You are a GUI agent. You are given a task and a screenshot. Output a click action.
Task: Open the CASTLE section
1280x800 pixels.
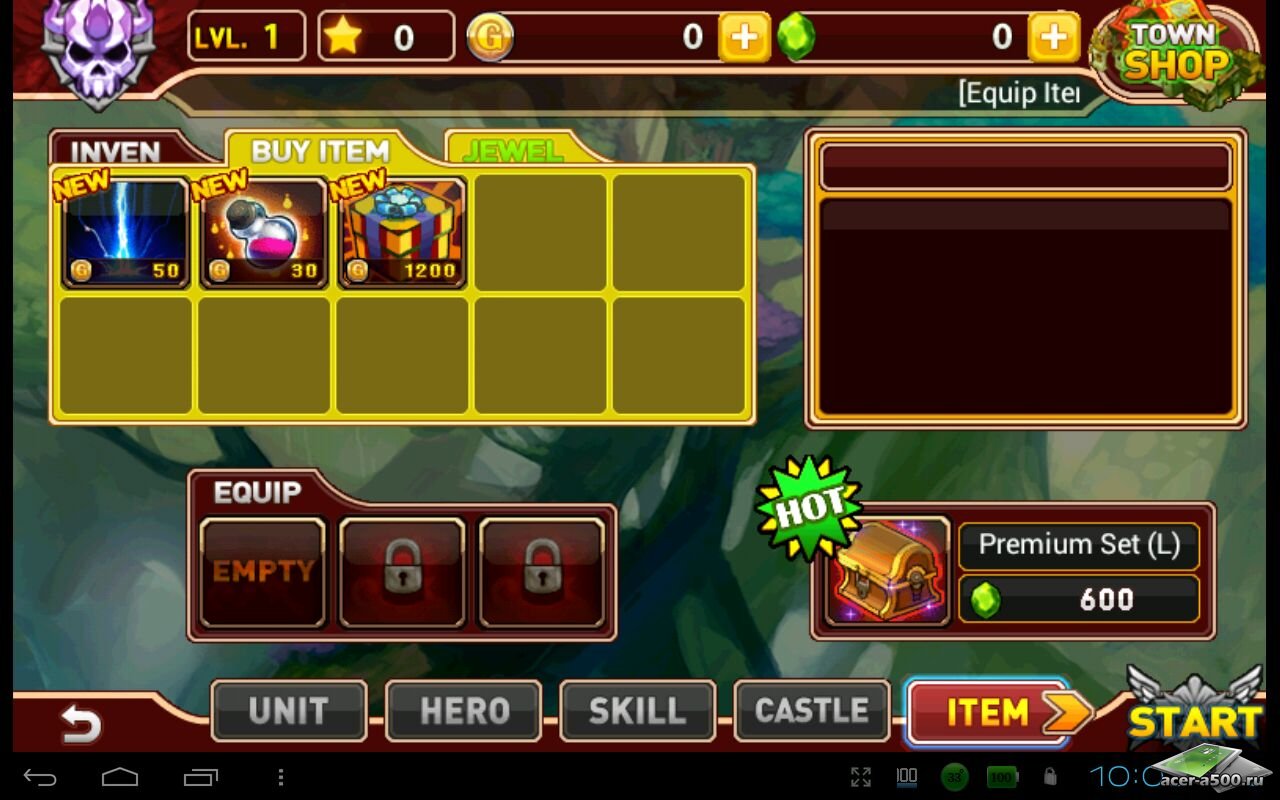[811, 711]
